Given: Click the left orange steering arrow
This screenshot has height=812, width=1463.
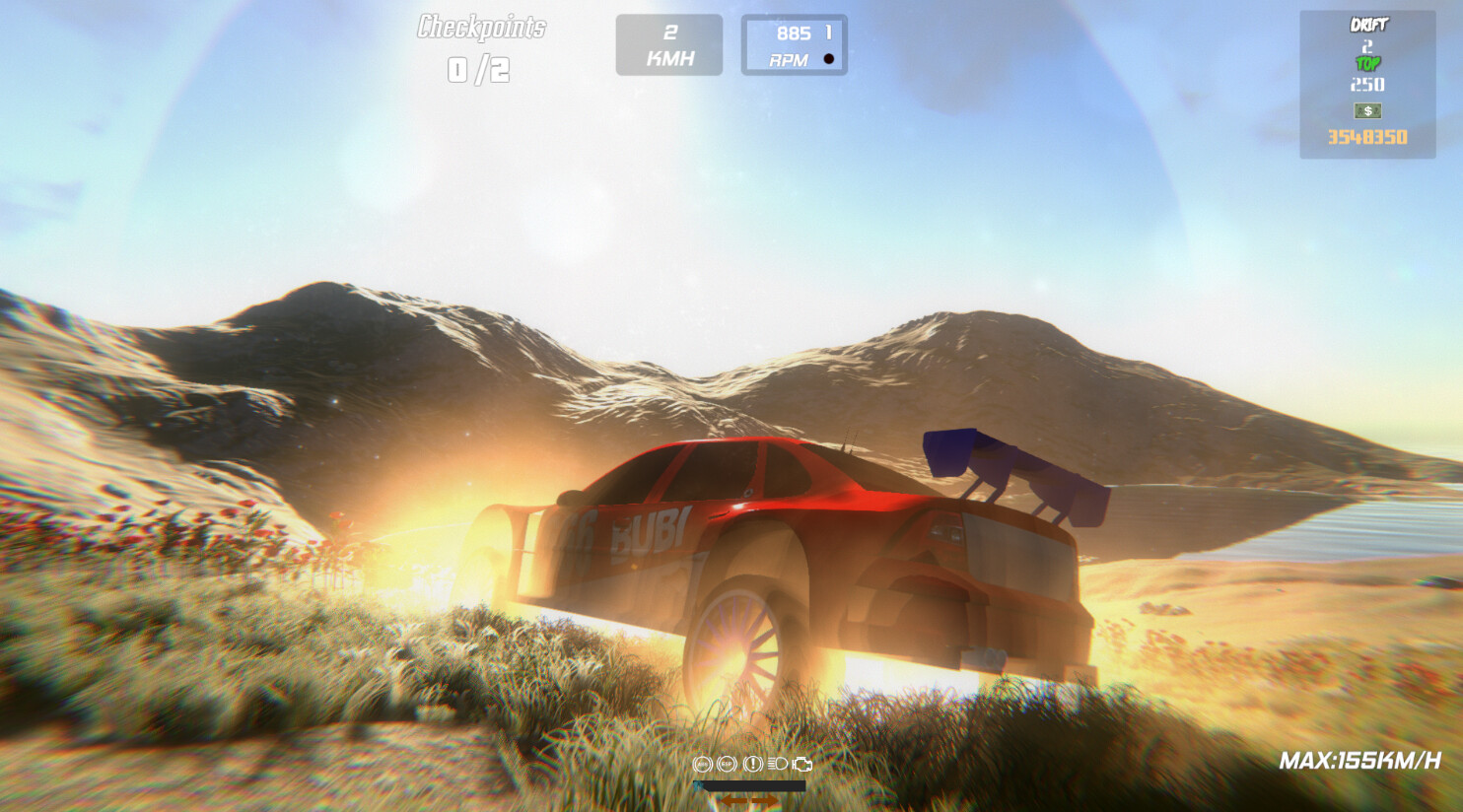Looking at the screenshot, I should [733, 800].
